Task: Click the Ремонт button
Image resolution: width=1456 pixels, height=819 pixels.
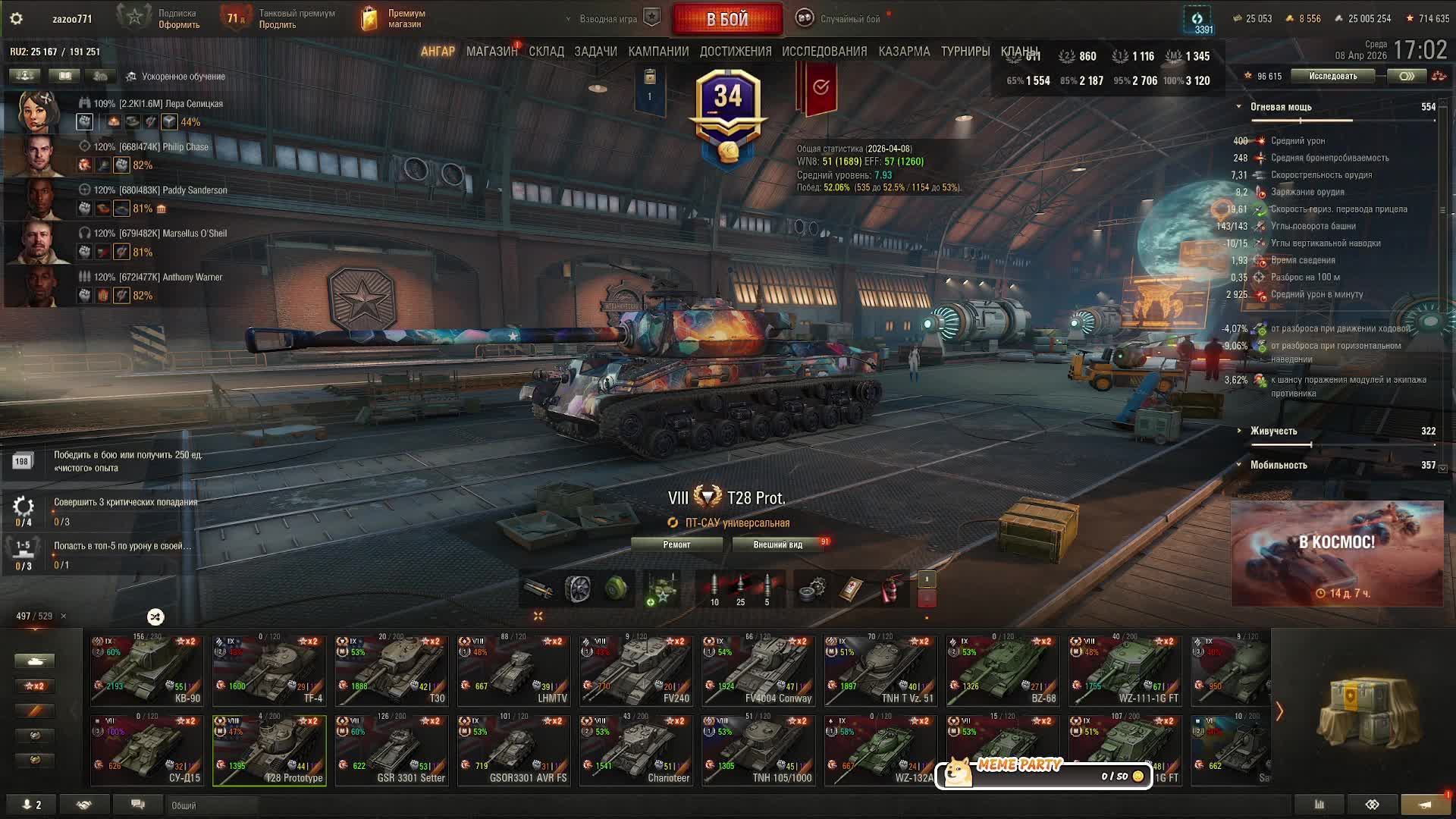Action: click(x=676, y=544)
